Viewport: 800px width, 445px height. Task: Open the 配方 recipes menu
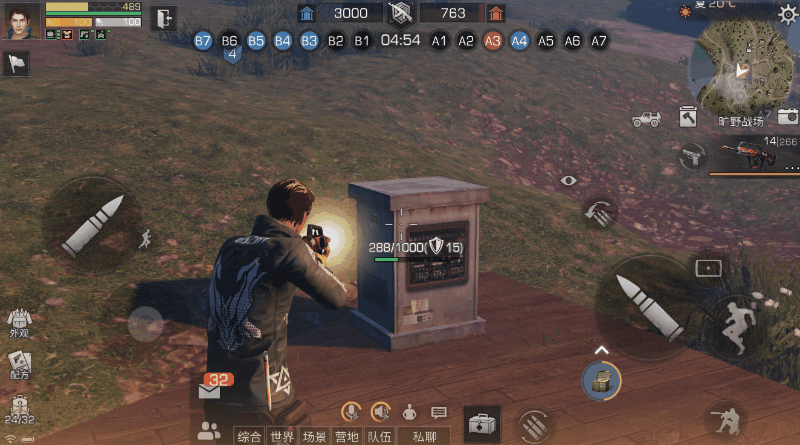[19, 363]
